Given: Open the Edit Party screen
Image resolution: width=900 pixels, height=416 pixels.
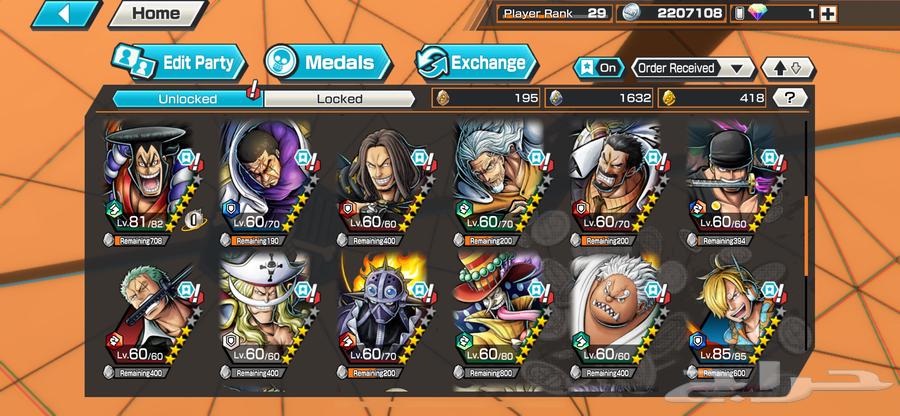Looking at the screenshot, I should pos(176,63).
